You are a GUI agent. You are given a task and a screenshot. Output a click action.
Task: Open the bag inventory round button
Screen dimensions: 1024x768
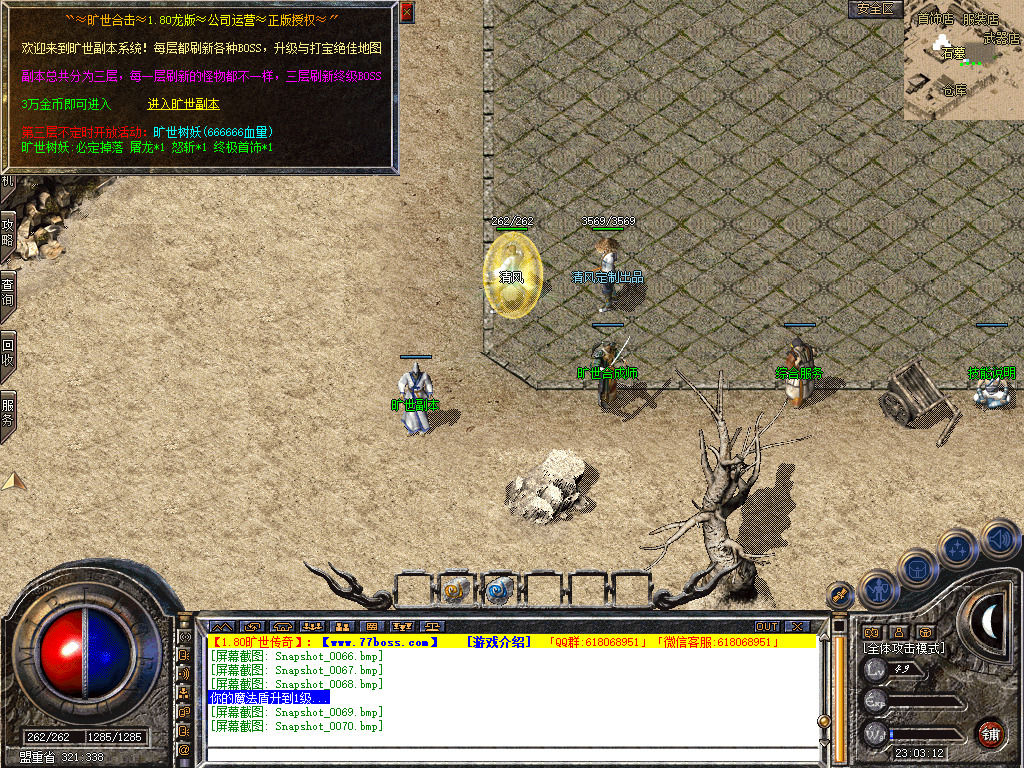[917, 568]
